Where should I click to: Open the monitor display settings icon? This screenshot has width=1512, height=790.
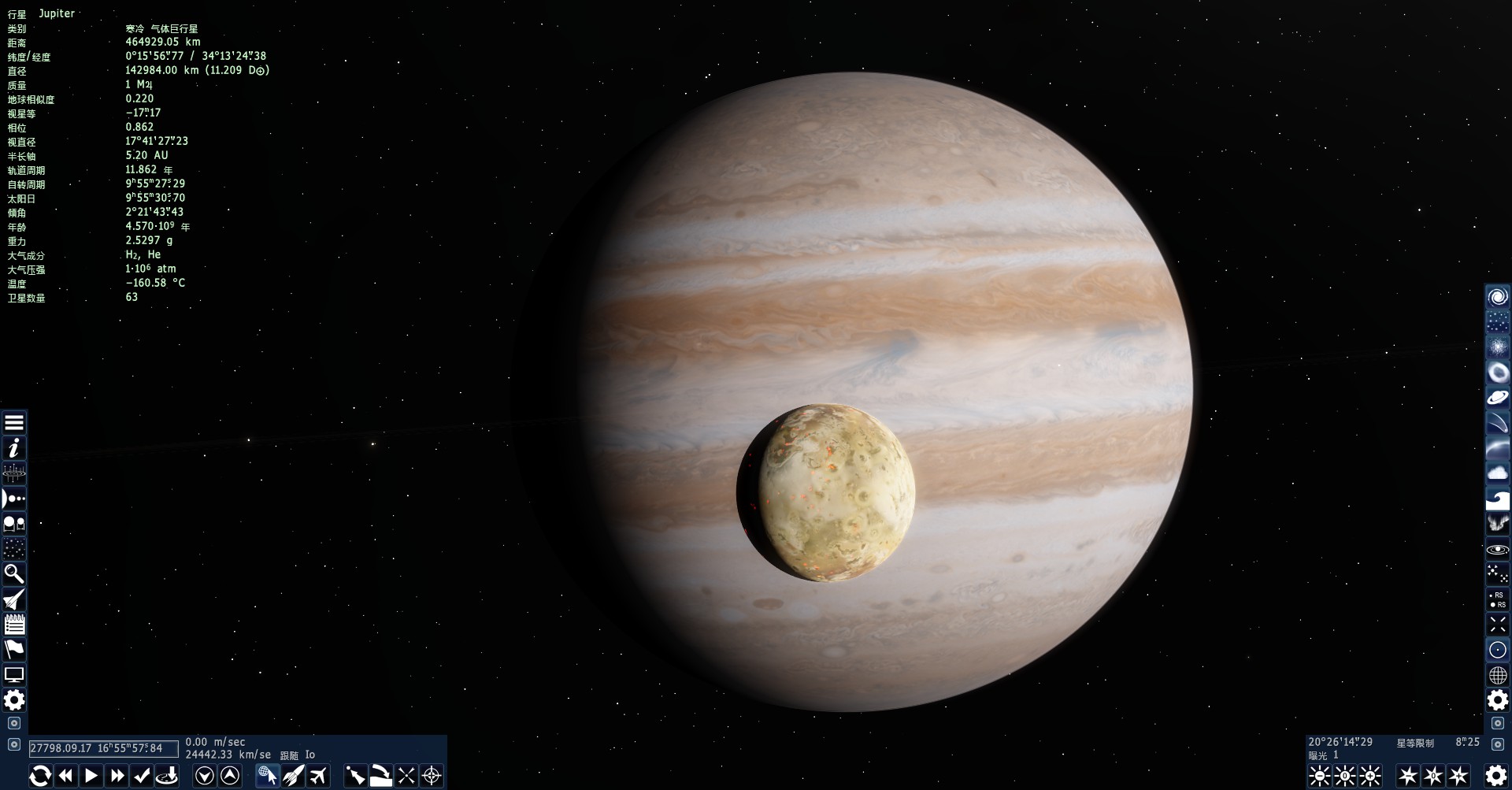14,675
